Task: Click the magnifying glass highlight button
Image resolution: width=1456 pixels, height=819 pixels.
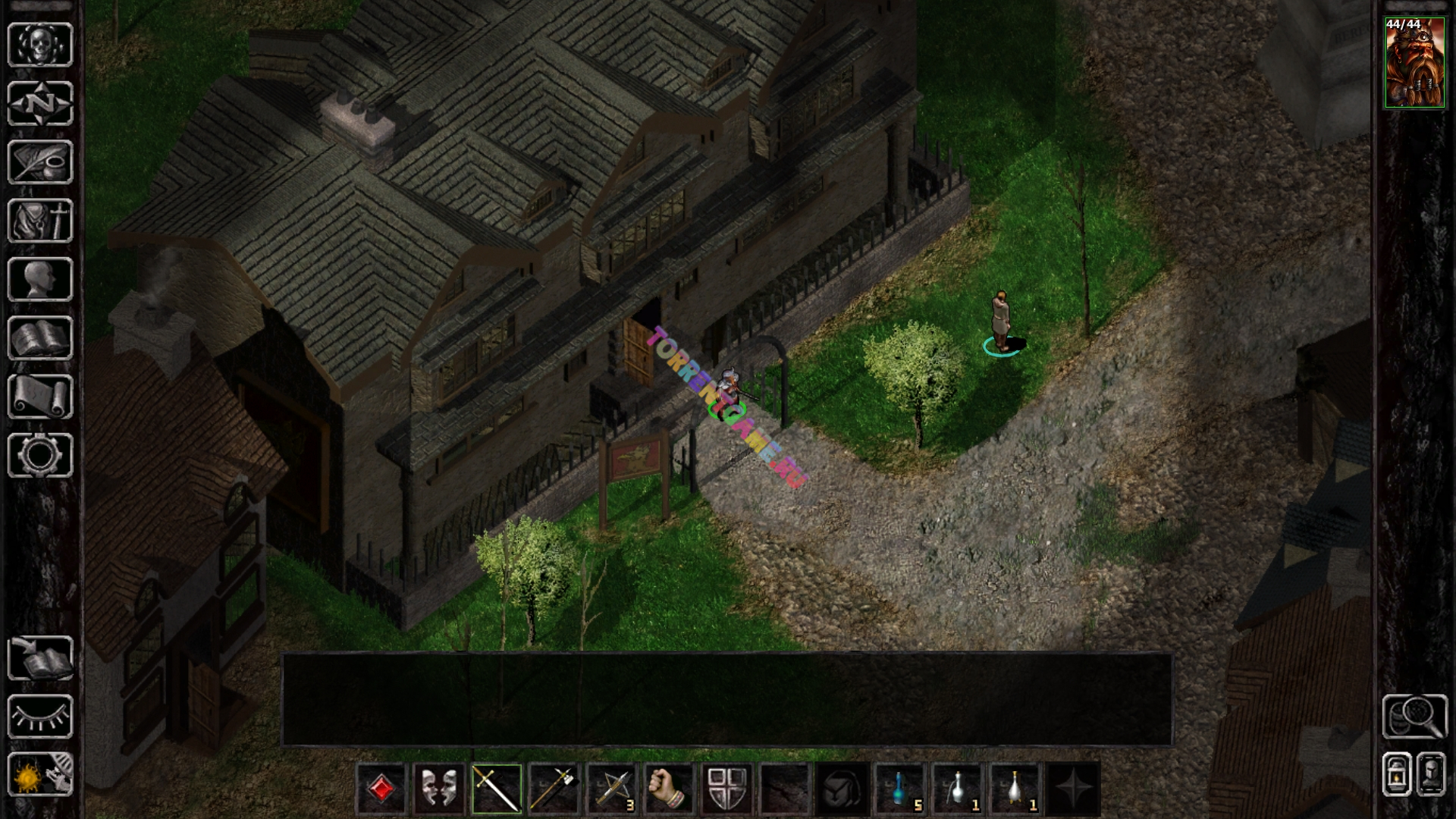Action: click(x=1414, y=717)
